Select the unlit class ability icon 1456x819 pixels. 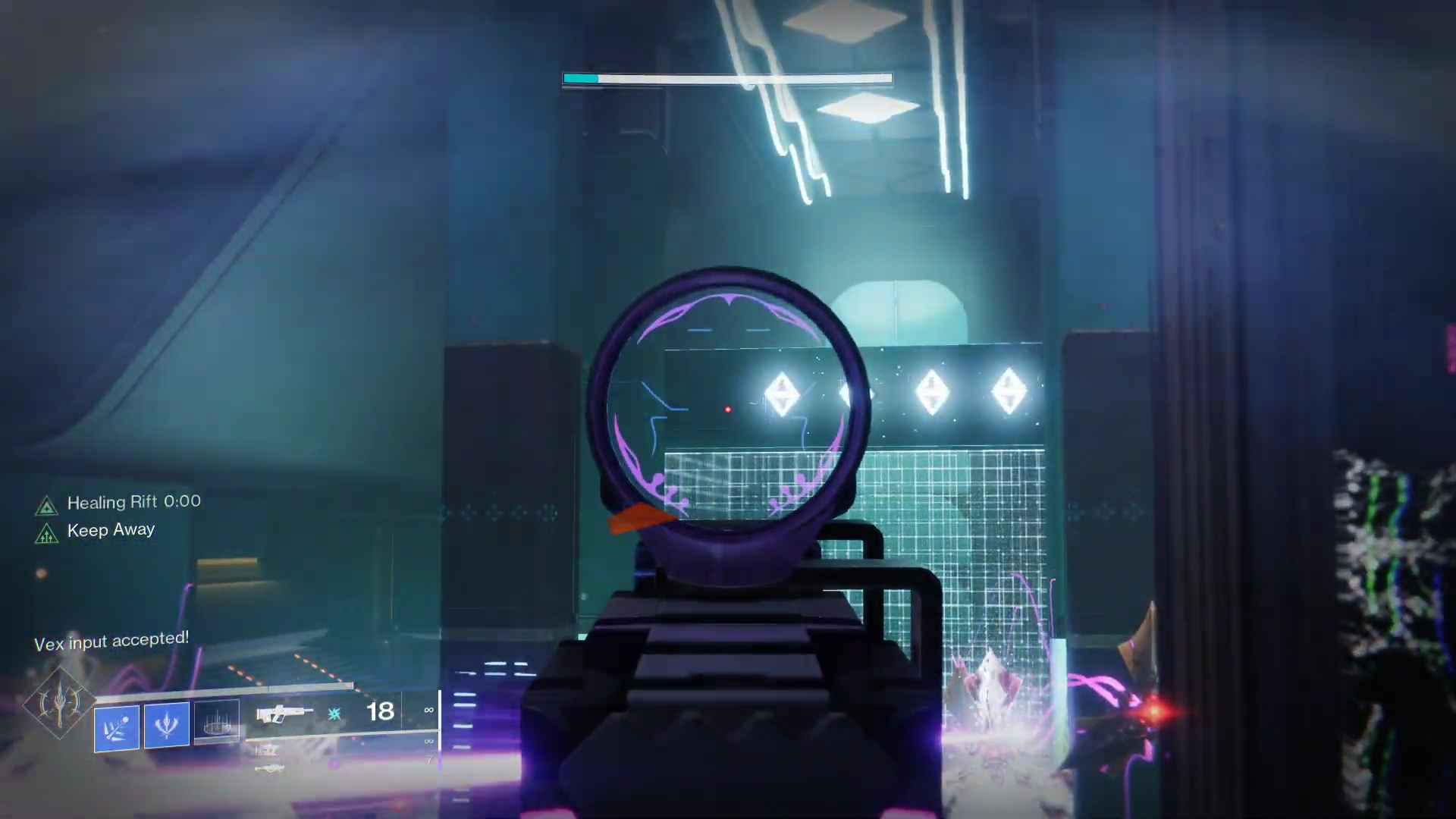(x=218, y=723)
